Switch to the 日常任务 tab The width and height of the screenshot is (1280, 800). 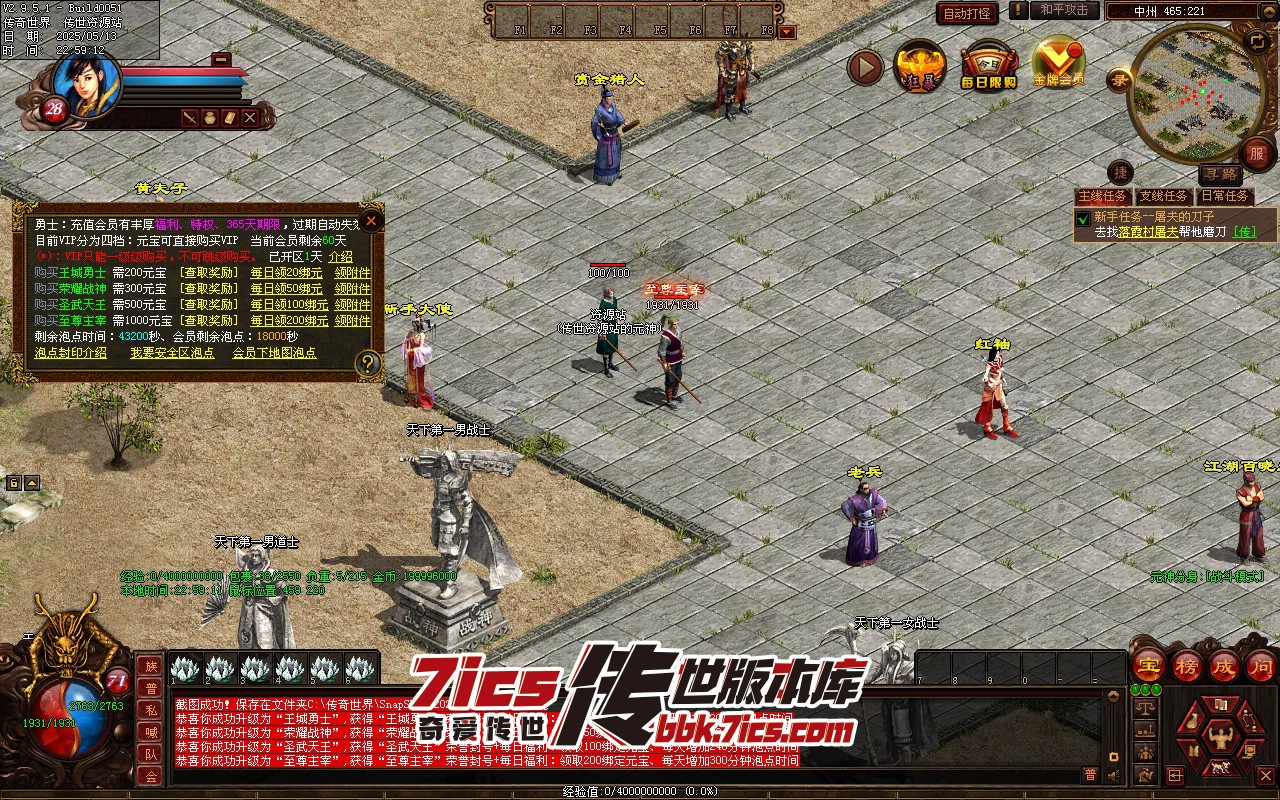pyautogui.click(x=1225, y=196)
